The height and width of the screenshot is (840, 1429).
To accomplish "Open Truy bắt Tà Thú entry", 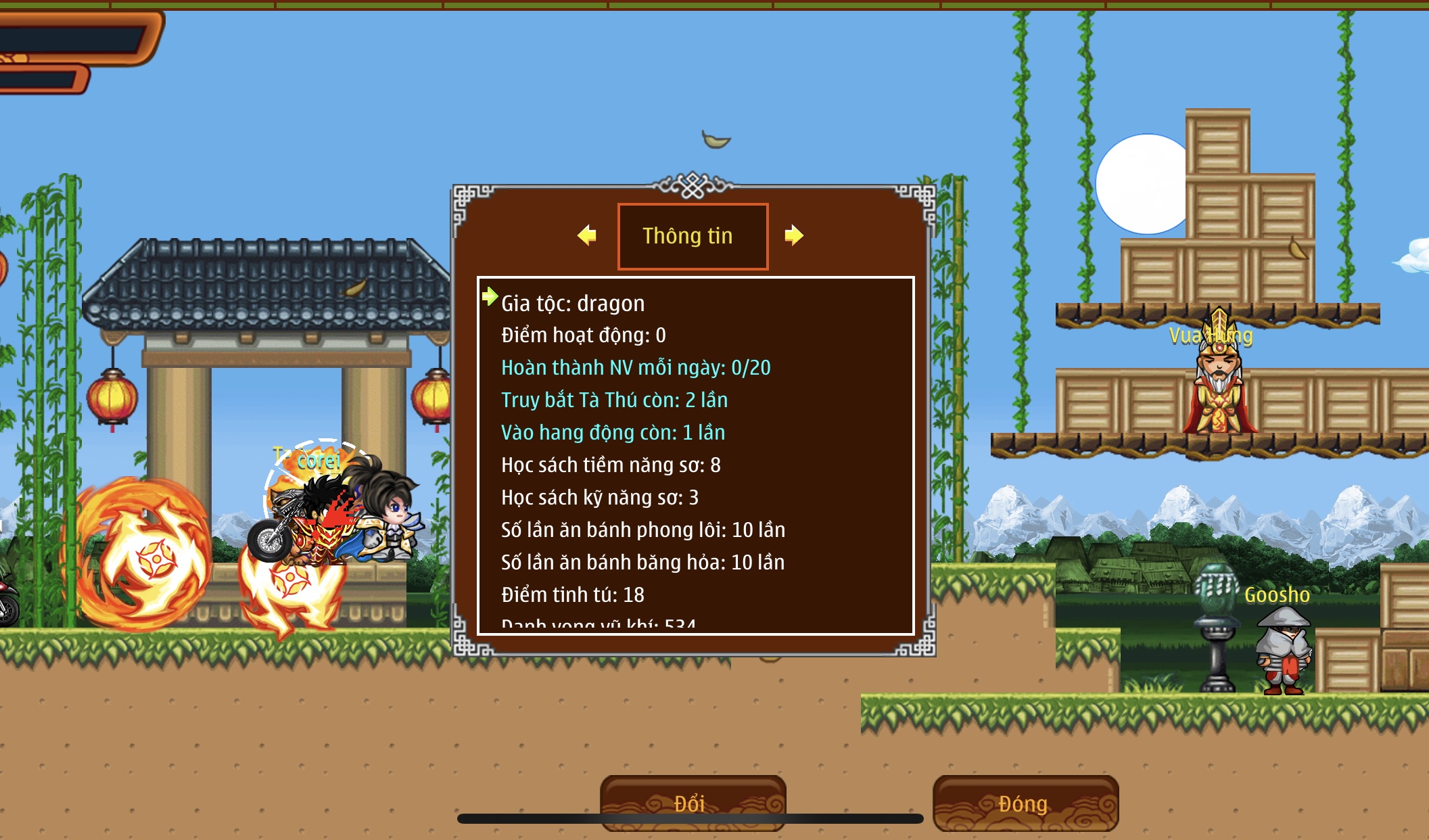I will [614, 400].
